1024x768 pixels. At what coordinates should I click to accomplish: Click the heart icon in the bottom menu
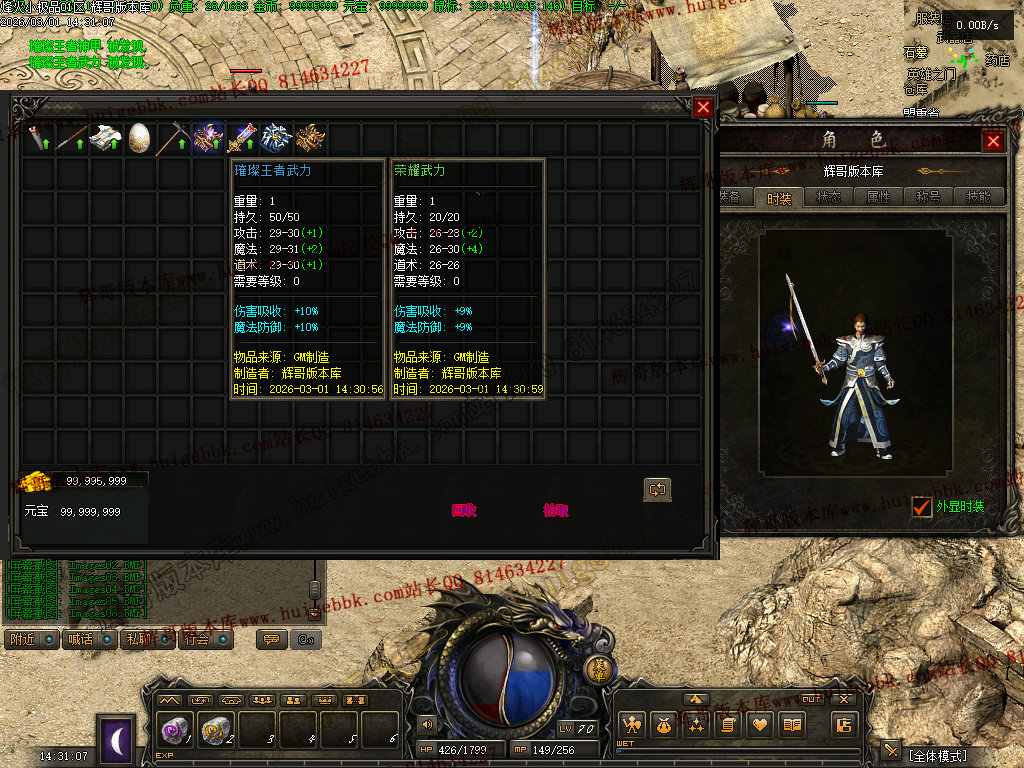pyautogui.click(x=760, y=726)
